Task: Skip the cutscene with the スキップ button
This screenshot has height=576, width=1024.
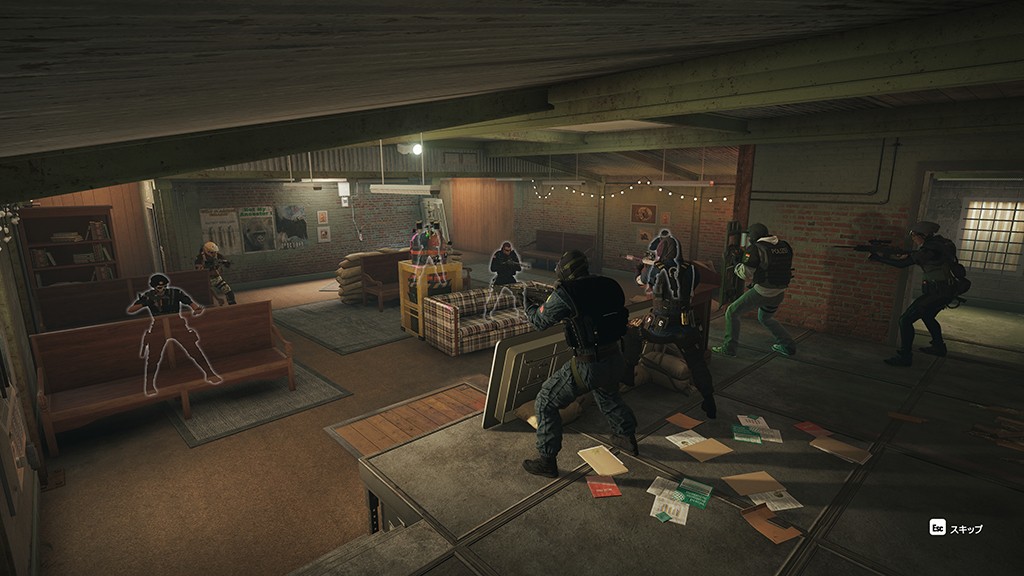Action: click(957, 527)
